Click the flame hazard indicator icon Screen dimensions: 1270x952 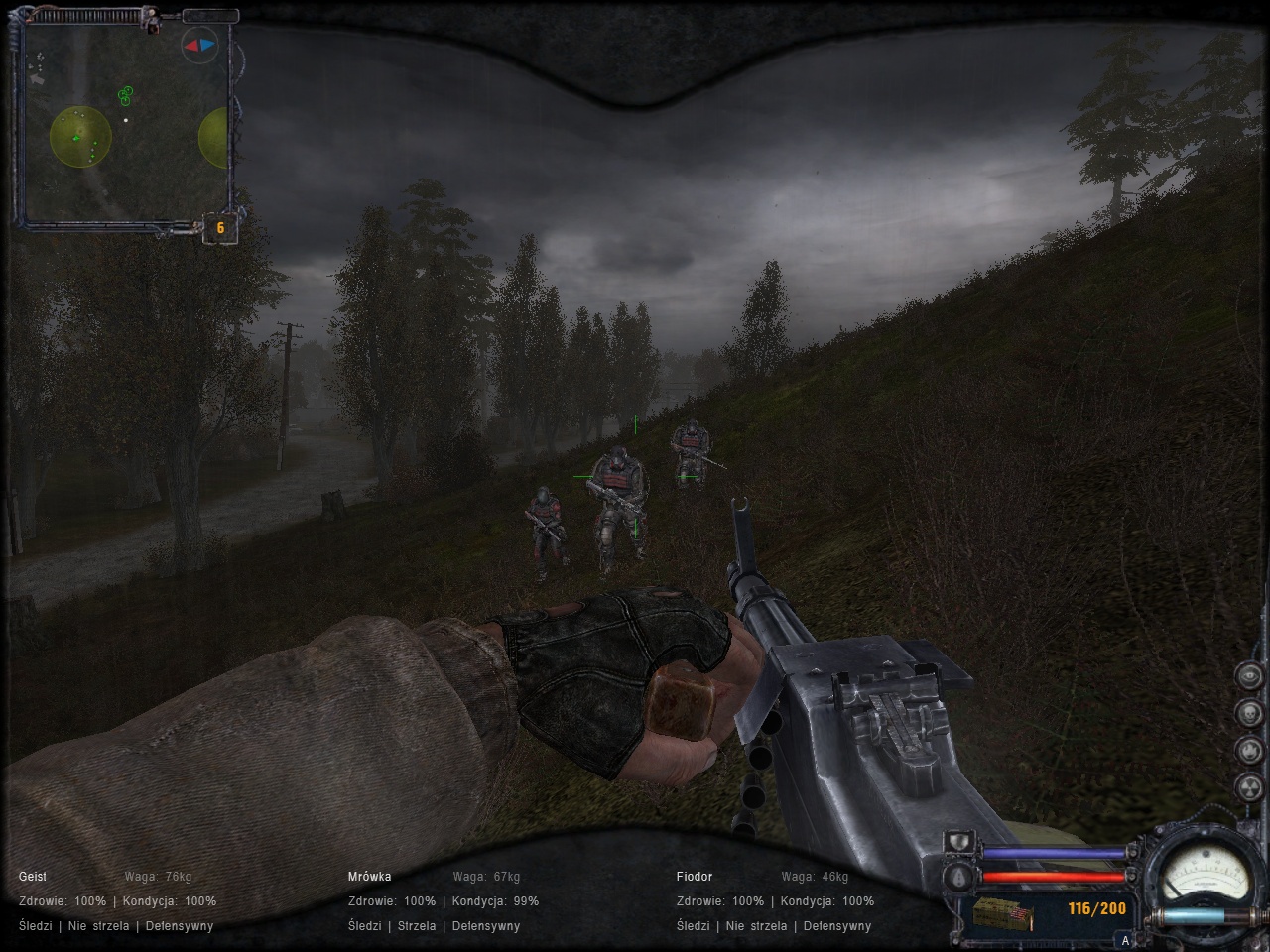pyautogui.click(x=1249, y=751)
